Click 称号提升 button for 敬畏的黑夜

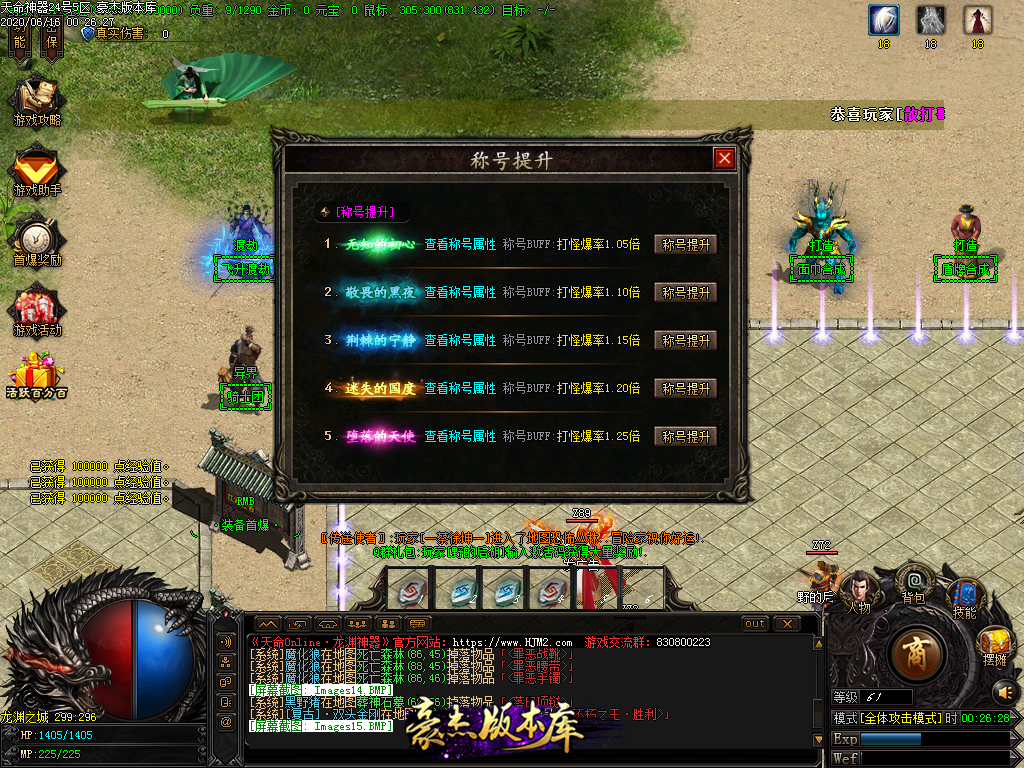click(686, 292)
